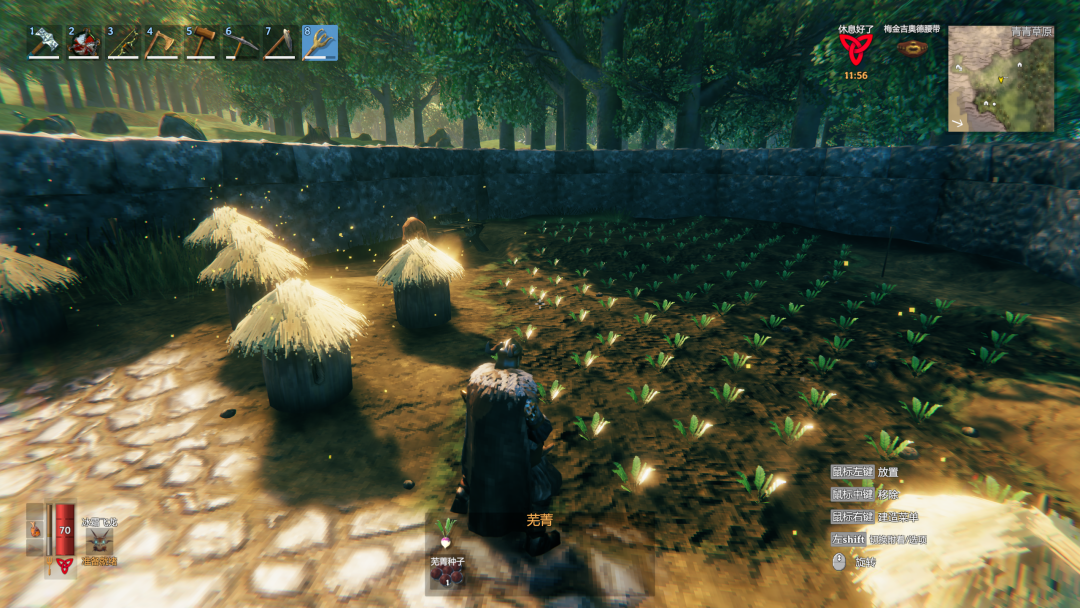Click the turnip seeds requirement icon
Image resolution: width=1080 pixels, height=608 pixels.
(446, 580)
